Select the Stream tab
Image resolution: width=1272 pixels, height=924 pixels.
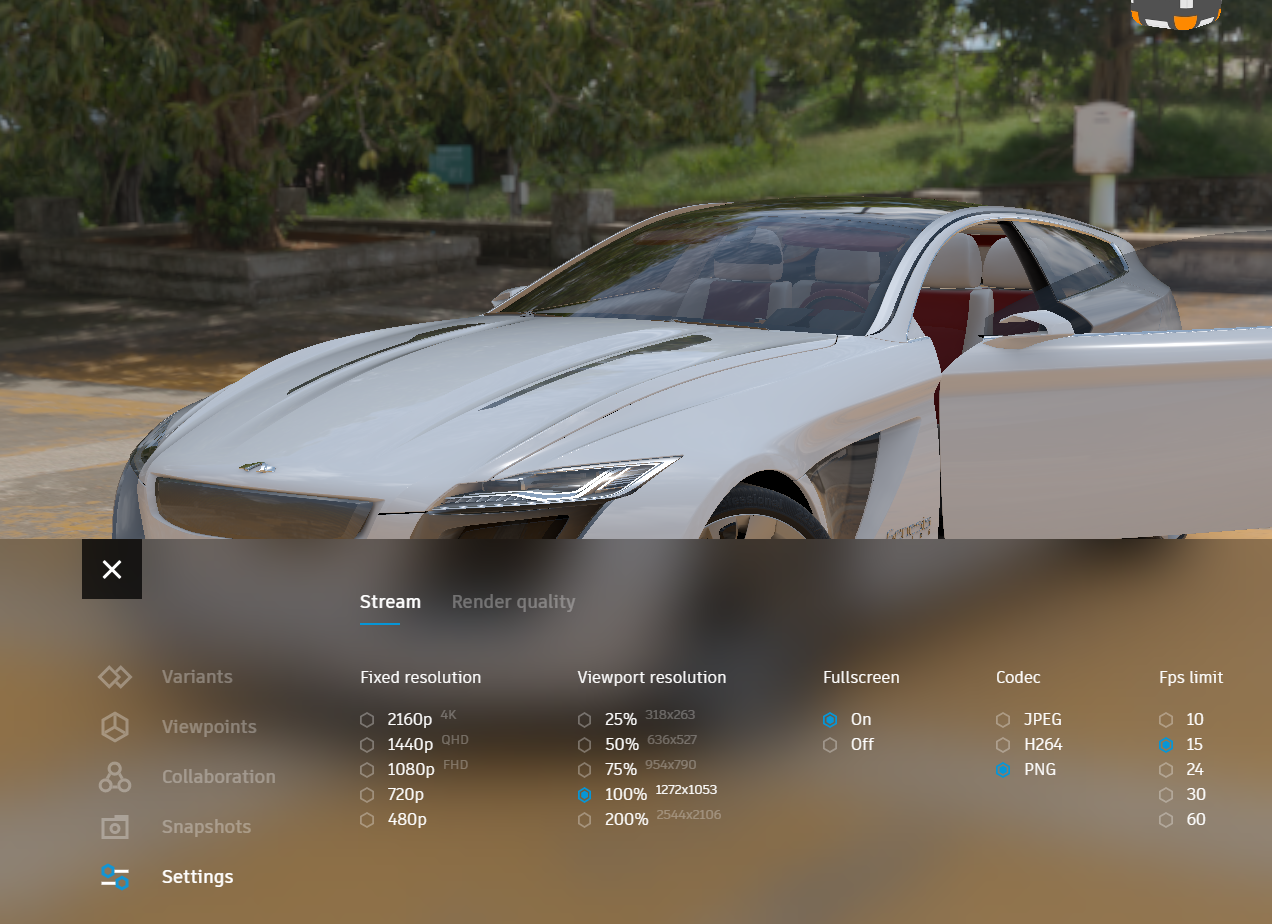390,602
